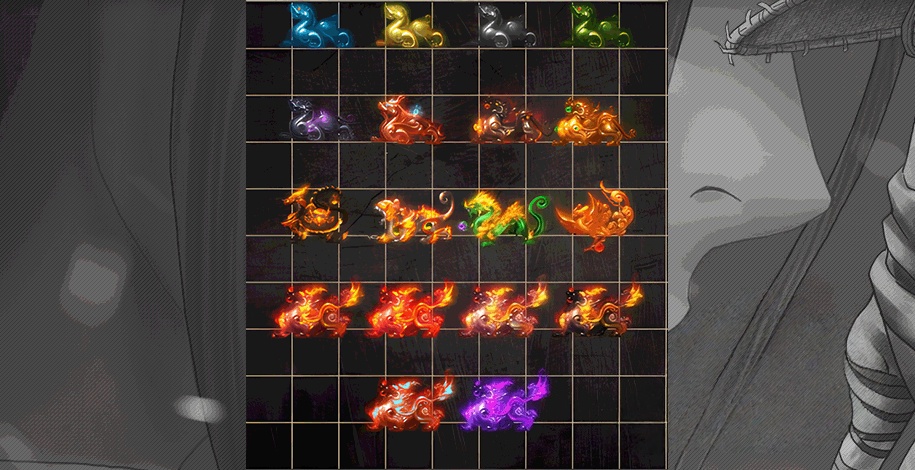The height and width of the screenshot is (470, 915).
Task: Select the orange beast with blue orb
Action: (x=410, y=121)
